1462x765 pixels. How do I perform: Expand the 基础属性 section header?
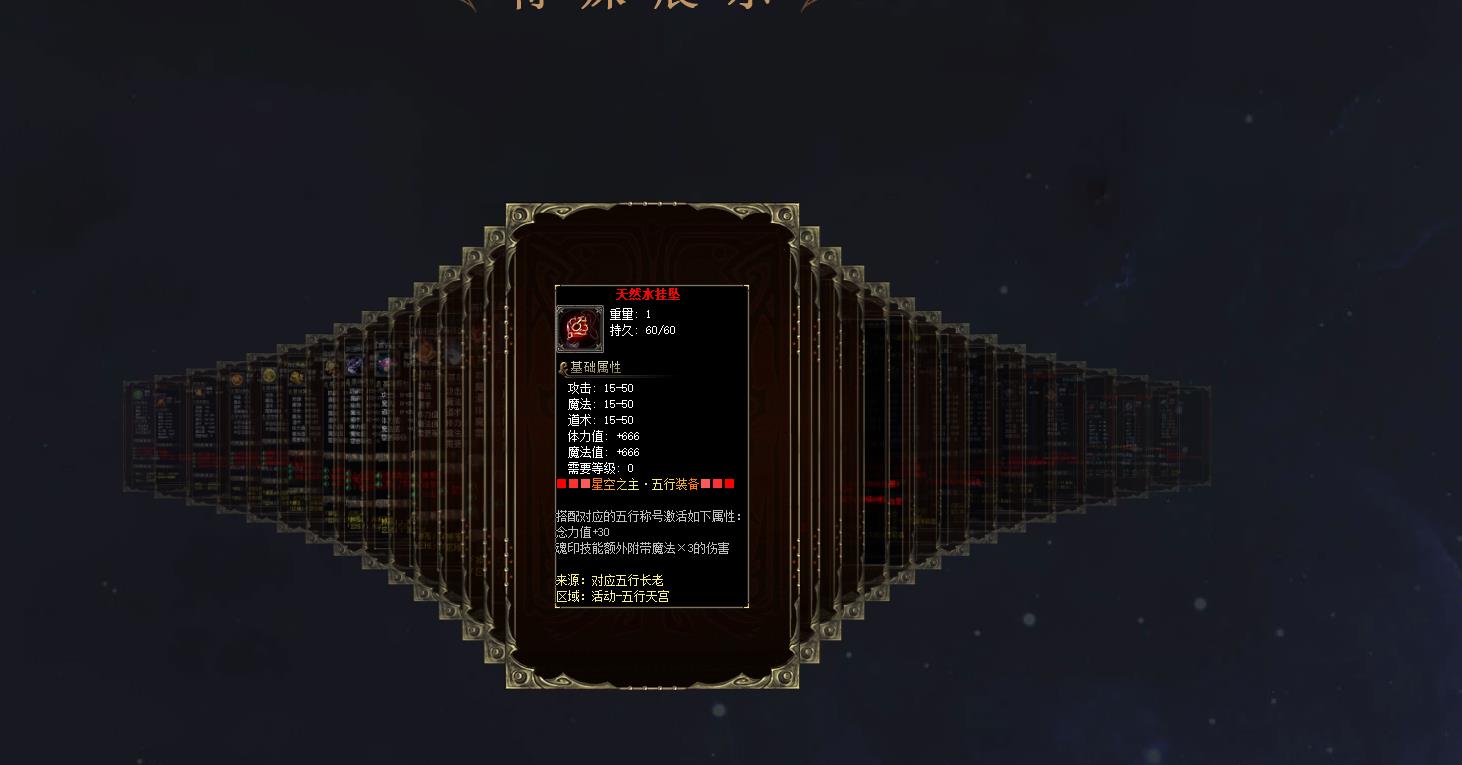tap(596, 366)
